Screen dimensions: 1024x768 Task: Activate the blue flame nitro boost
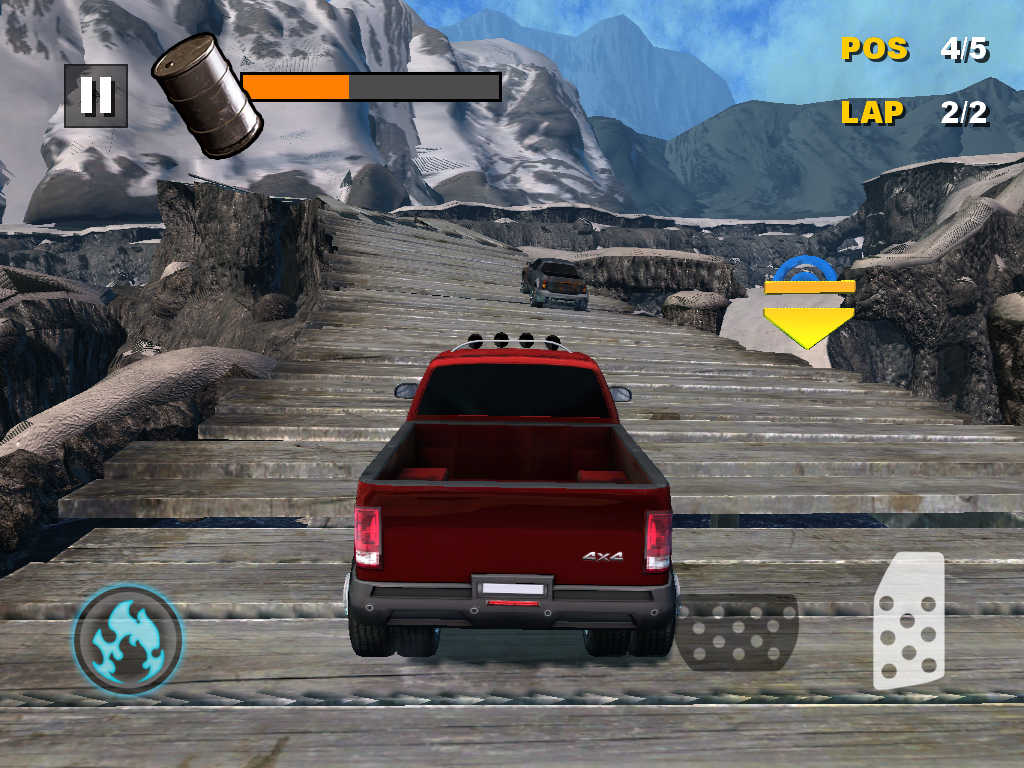click(x=128, y=640)
